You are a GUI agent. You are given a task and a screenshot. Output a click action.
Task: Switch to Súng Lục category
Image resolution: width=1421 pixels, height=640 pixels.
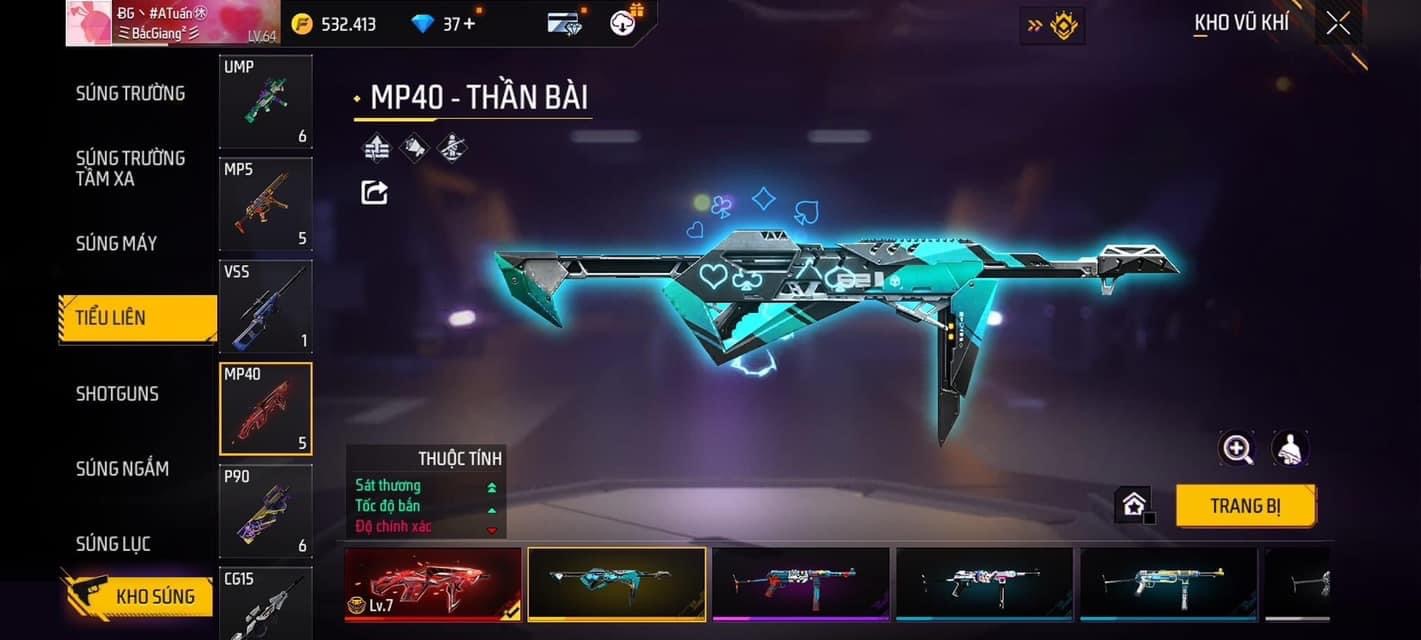[113, 543]
